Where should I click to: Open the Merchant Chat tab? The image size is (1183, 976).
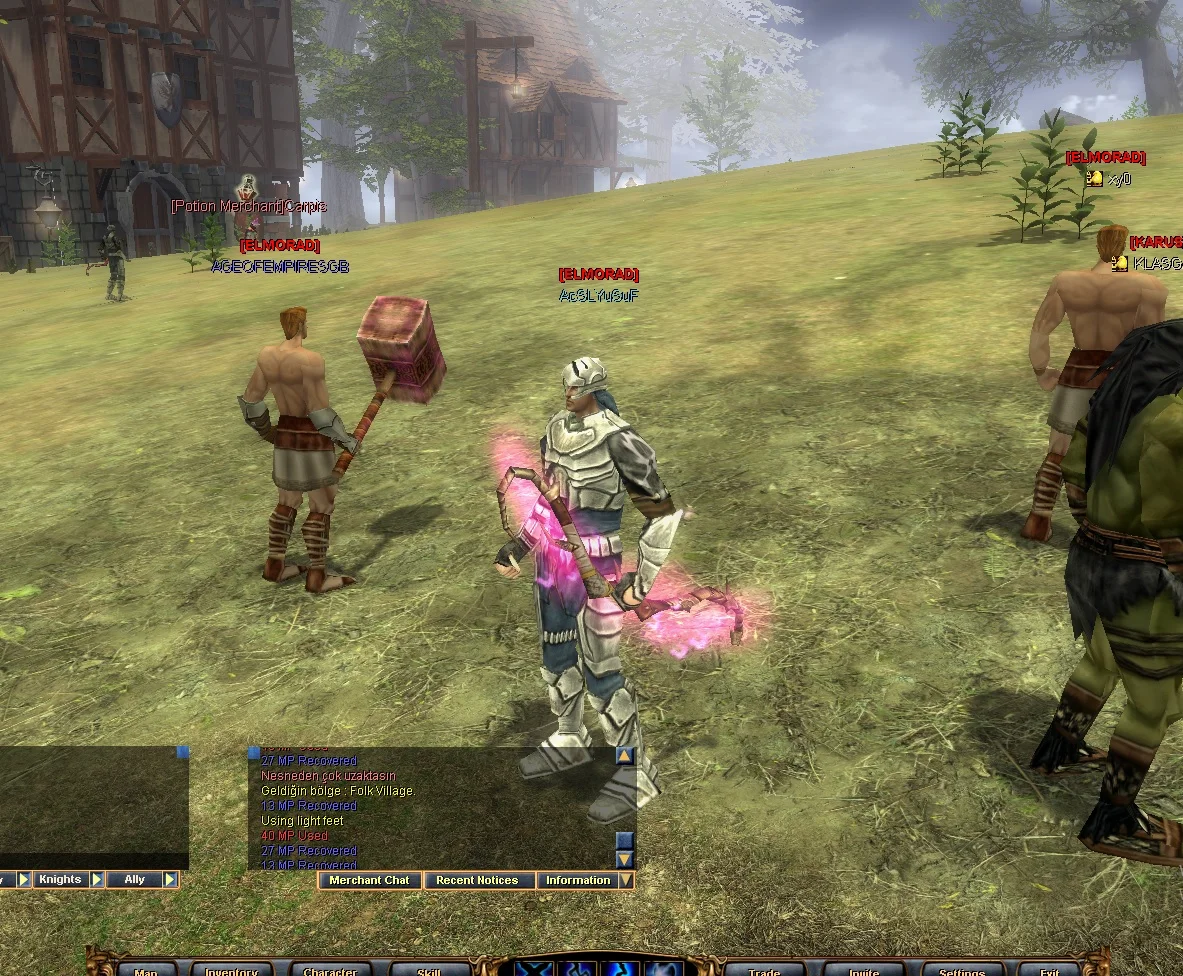click(369, 881)
